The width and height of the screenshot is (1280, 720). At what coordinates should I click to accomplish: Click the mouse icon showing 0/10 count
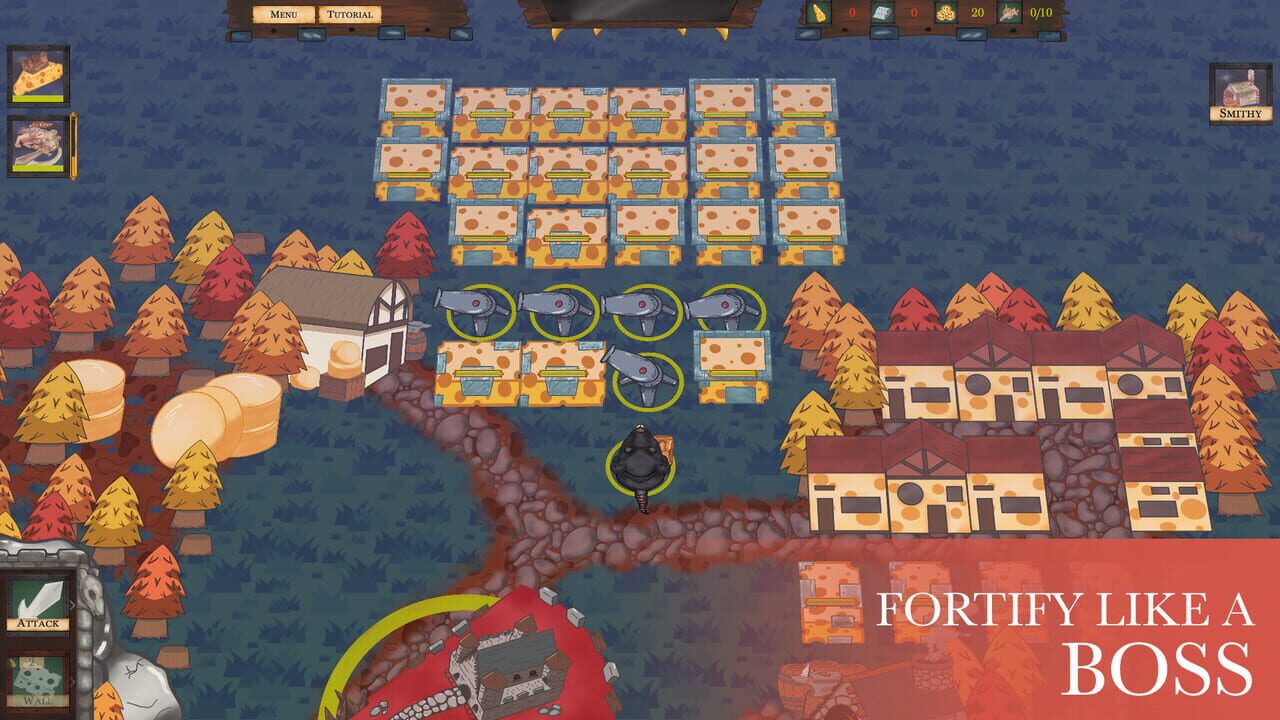tap(1008, 12)
